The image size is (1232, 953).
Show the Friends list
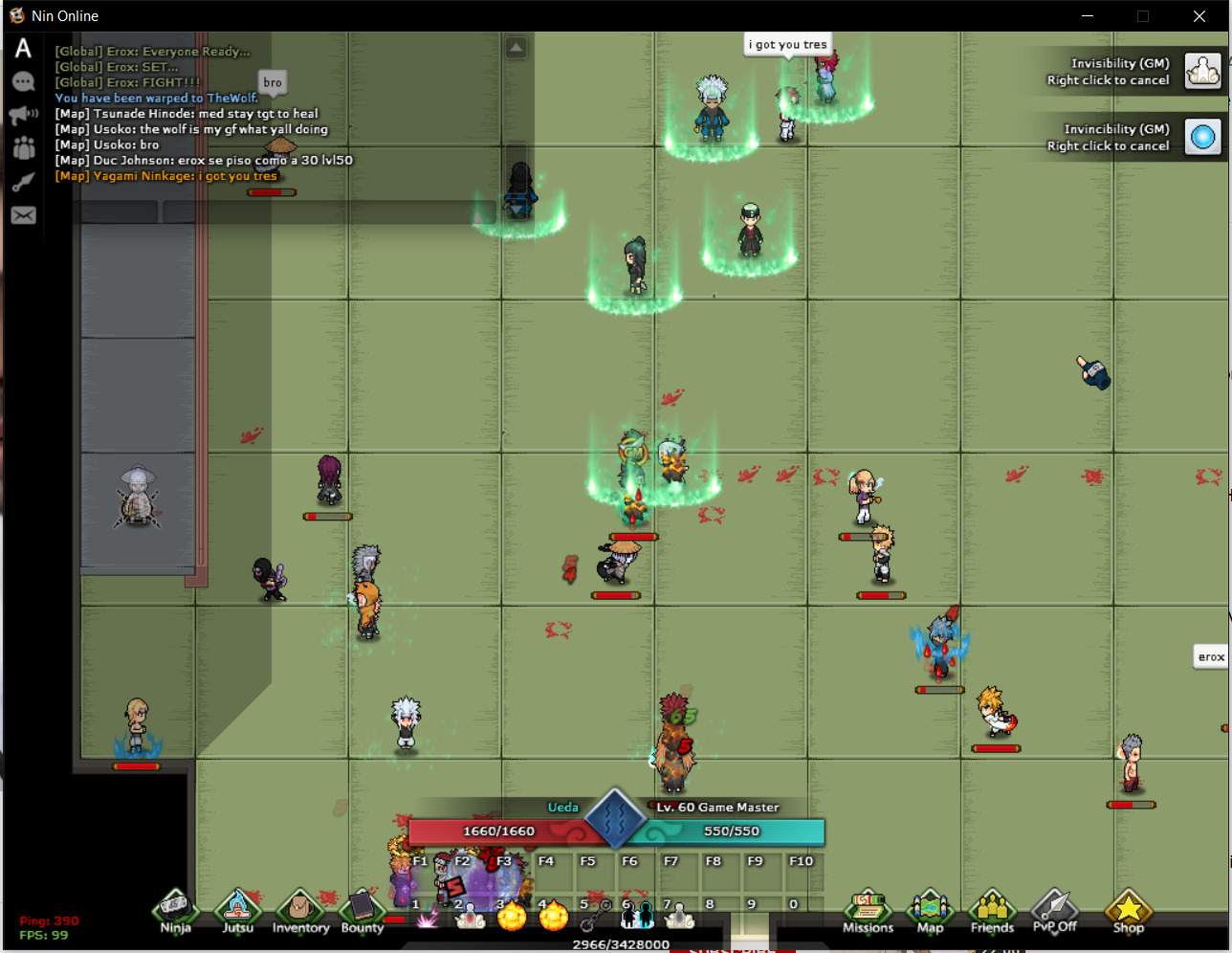coord(992,910)
